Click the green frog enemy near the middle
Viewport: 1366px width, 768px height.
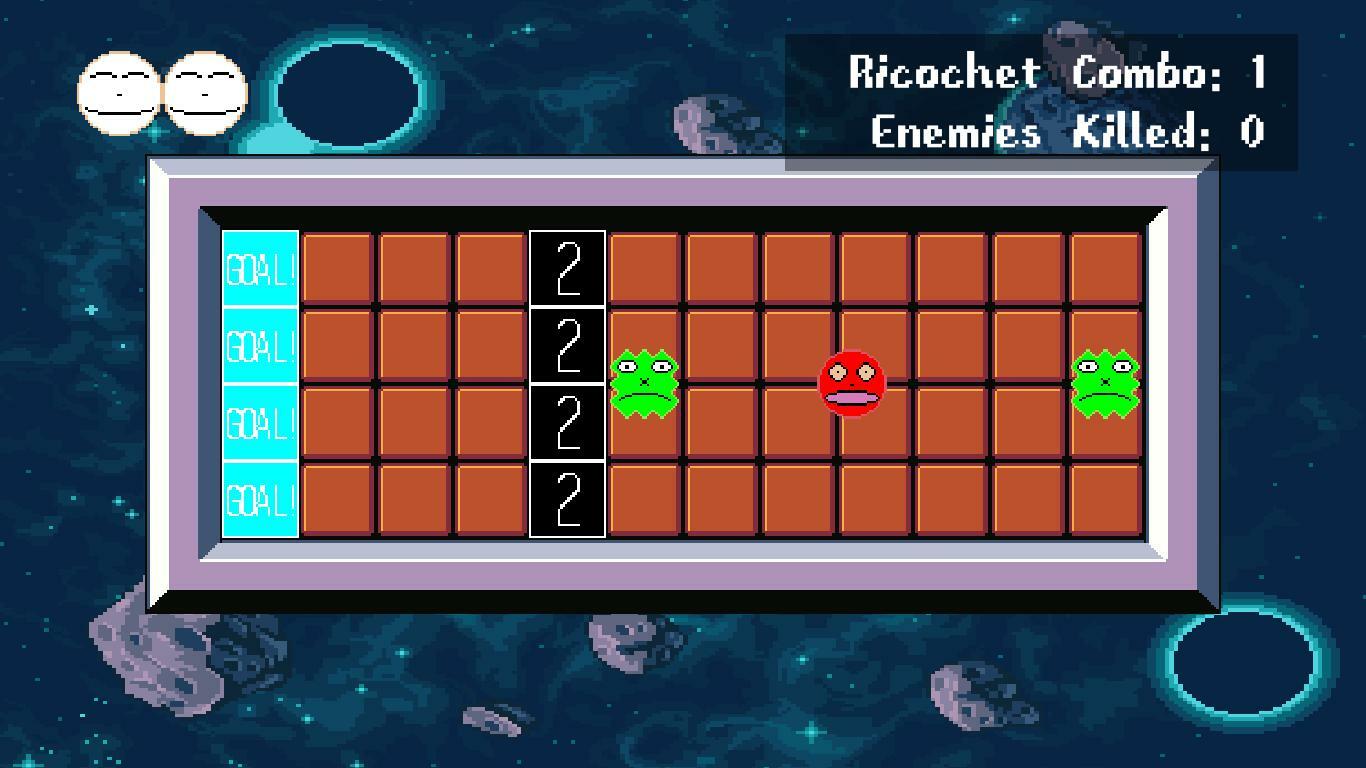click(x=645, y=382)
